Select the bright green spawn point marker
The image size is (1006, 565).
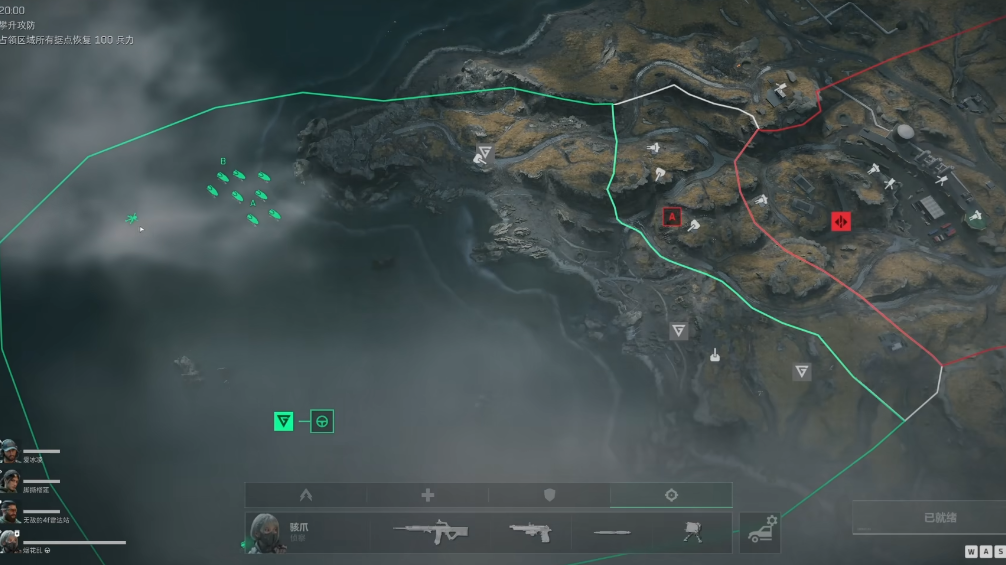(x=284, y=421)
